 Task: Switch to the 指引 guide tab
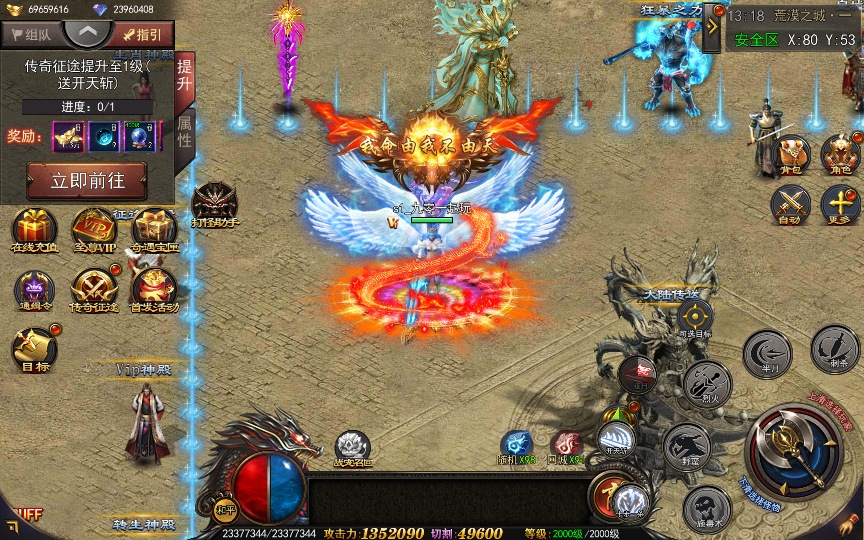[145, 34]
